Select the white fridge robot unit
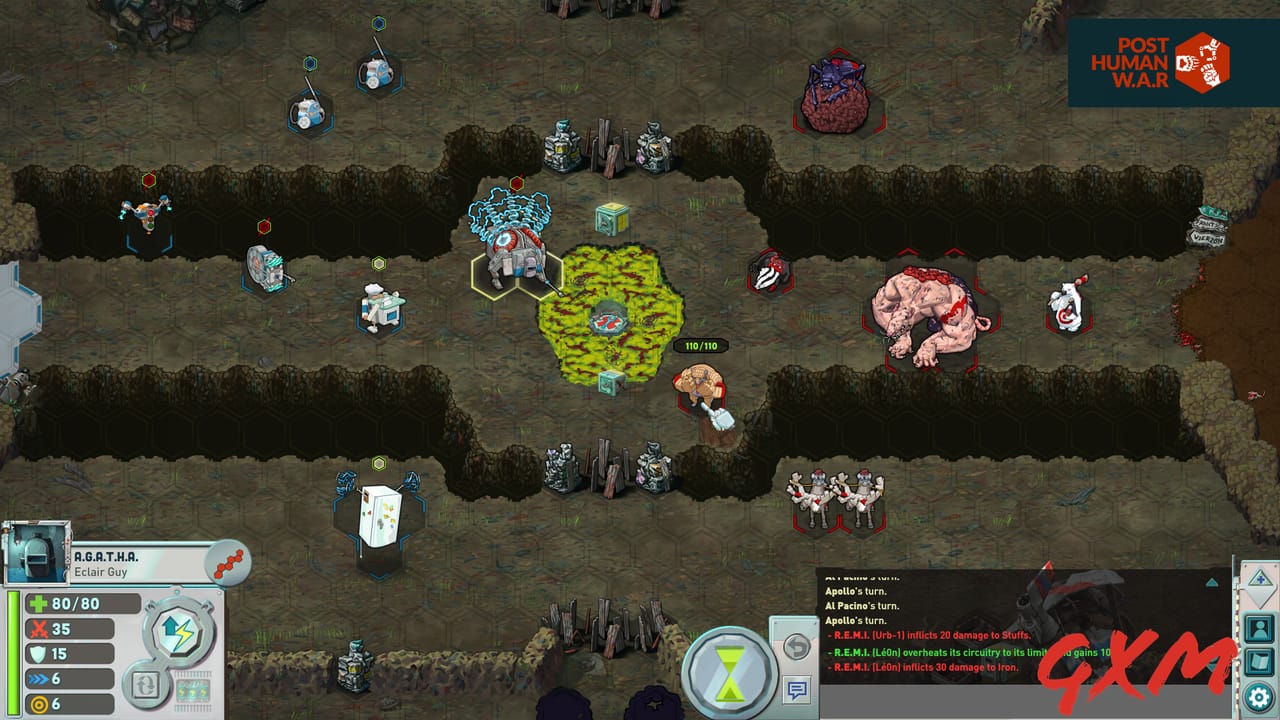The height and width of the screenshot is (720, 1280). pyautogui.click(x=377, y=514)
